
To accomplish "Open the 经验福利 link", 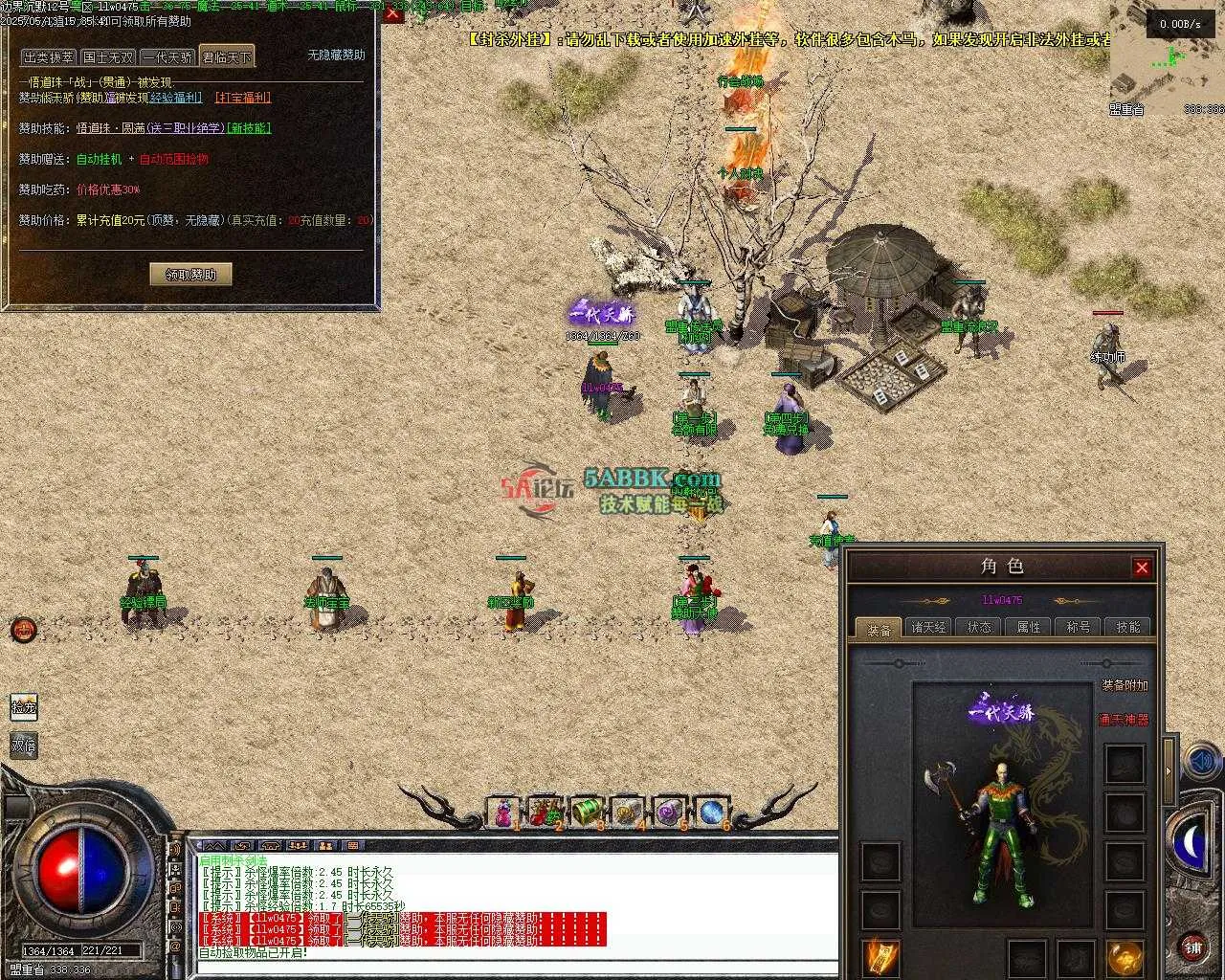I will coord(177,98).
